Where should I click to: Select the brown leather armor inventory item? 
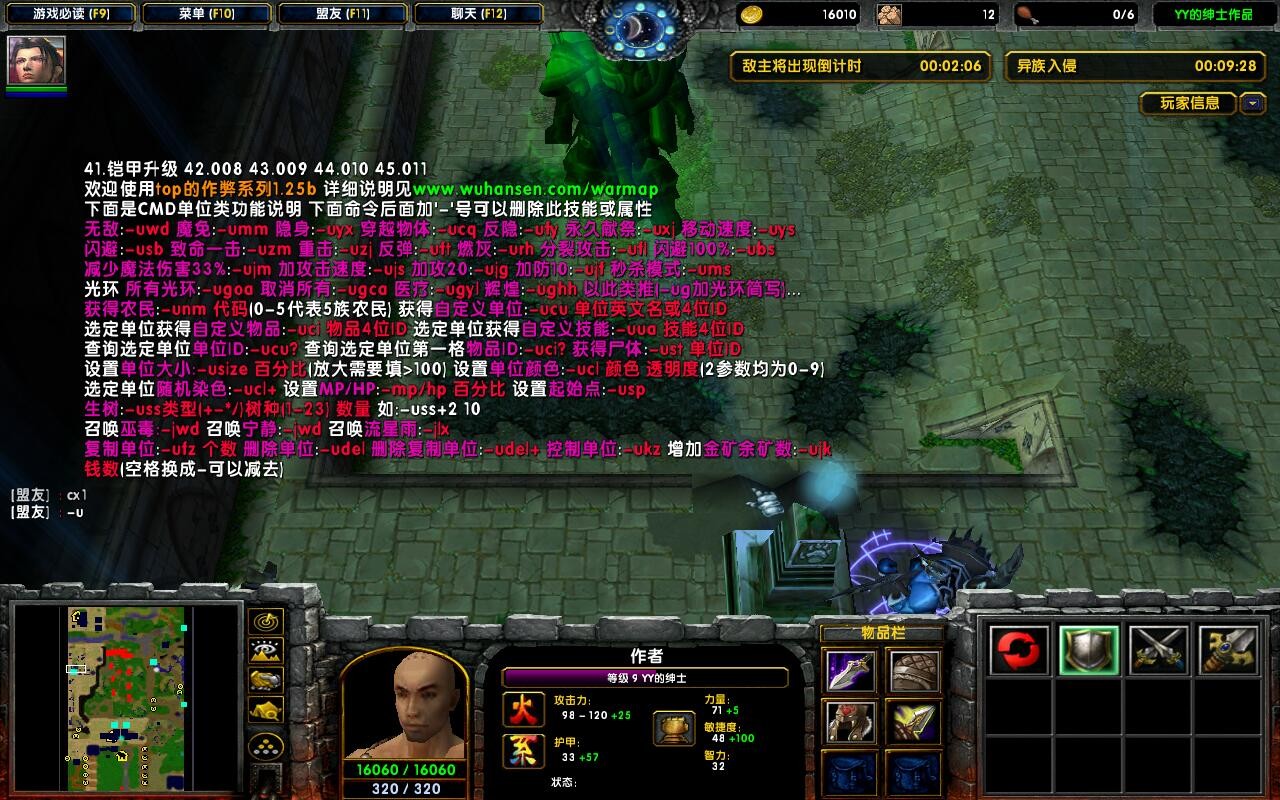tap(913, 671)
